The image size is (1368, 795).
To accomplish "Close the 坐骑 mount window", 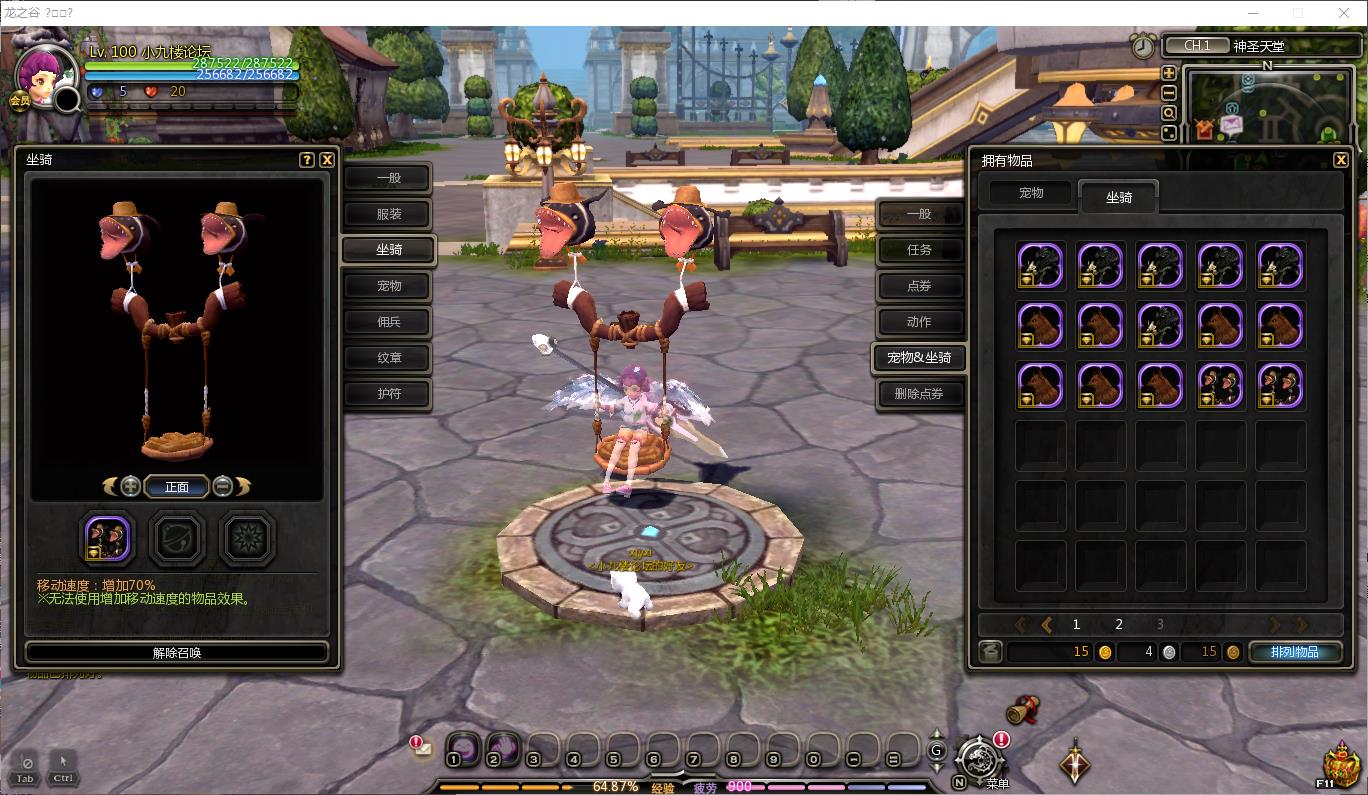I will pyautogui.click(x=327, y=160).
